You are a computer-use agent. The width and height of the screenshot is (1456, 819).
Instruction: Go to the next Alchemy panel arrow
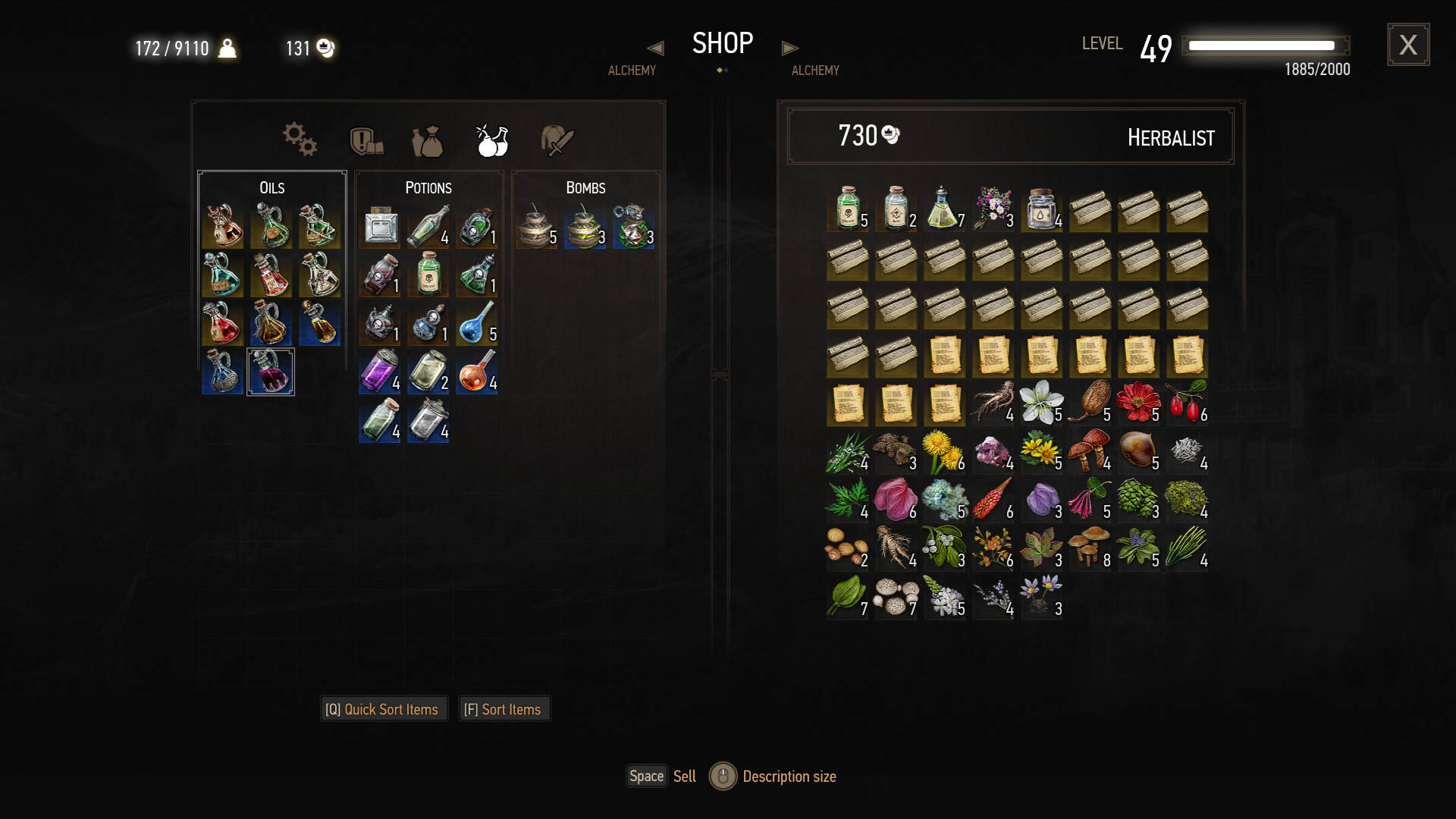789,48
